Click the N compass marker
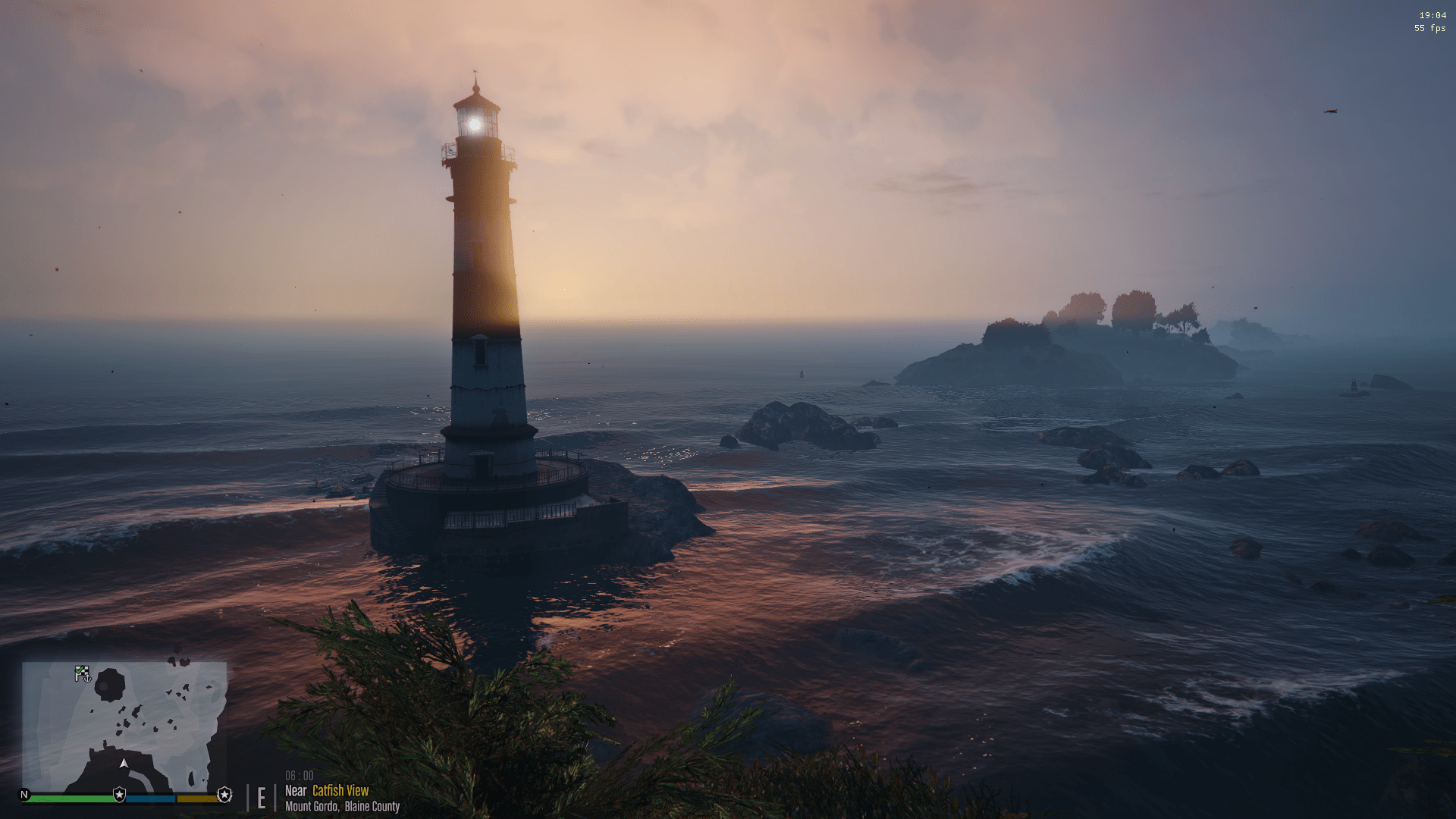 [24, 795]
